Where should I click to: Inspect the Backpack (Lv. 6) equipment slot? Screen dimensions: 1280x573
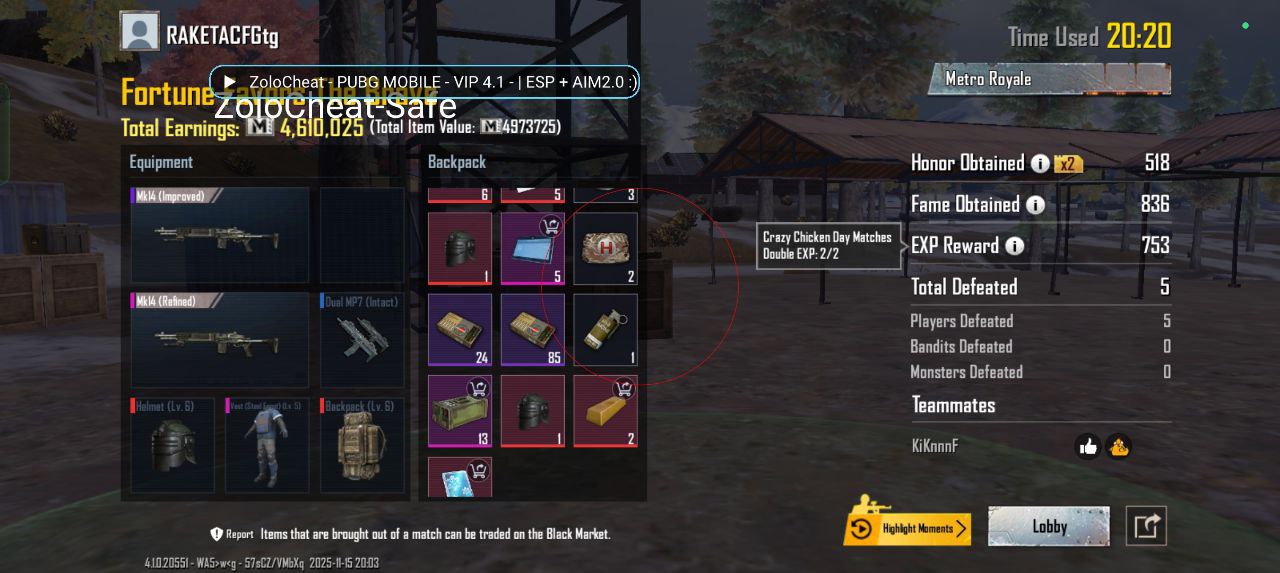[x=362, y=445]
